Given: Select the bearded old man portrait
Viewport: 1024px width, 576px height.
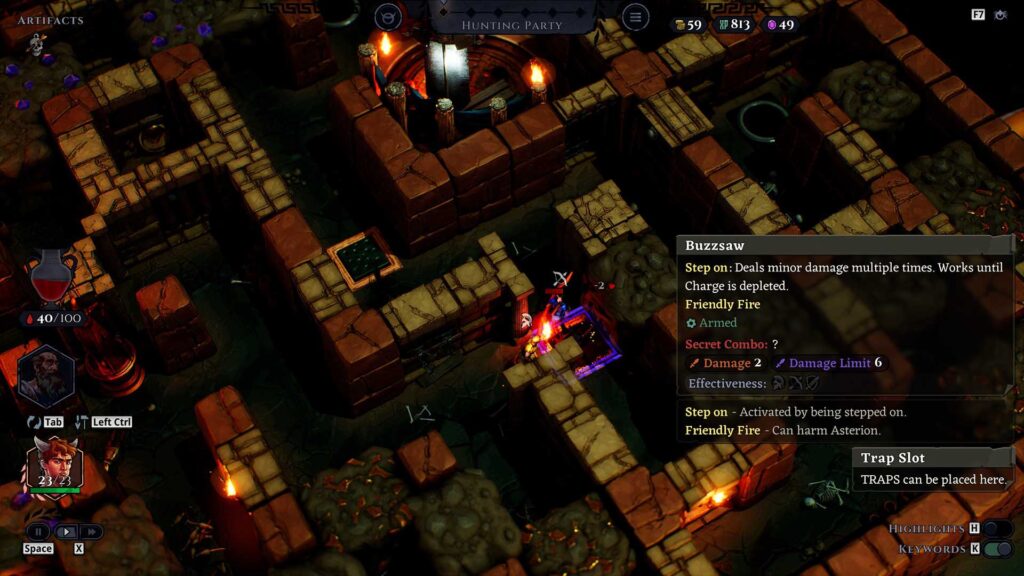Looking at the screenshot, I should pyautogui.click(x=46, y=374).
